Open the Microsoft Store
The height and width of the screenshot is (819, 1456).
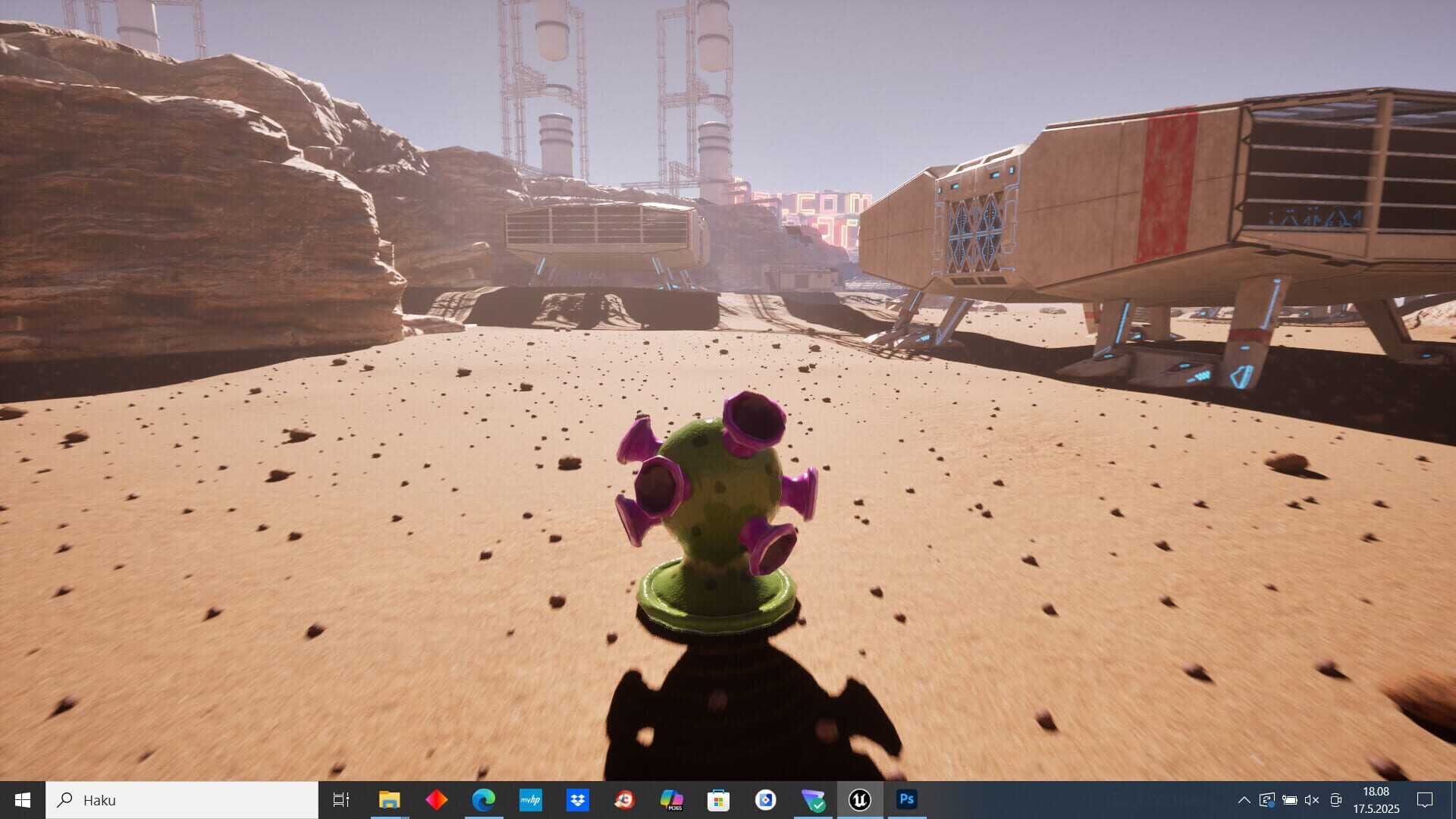coord(718,799)
